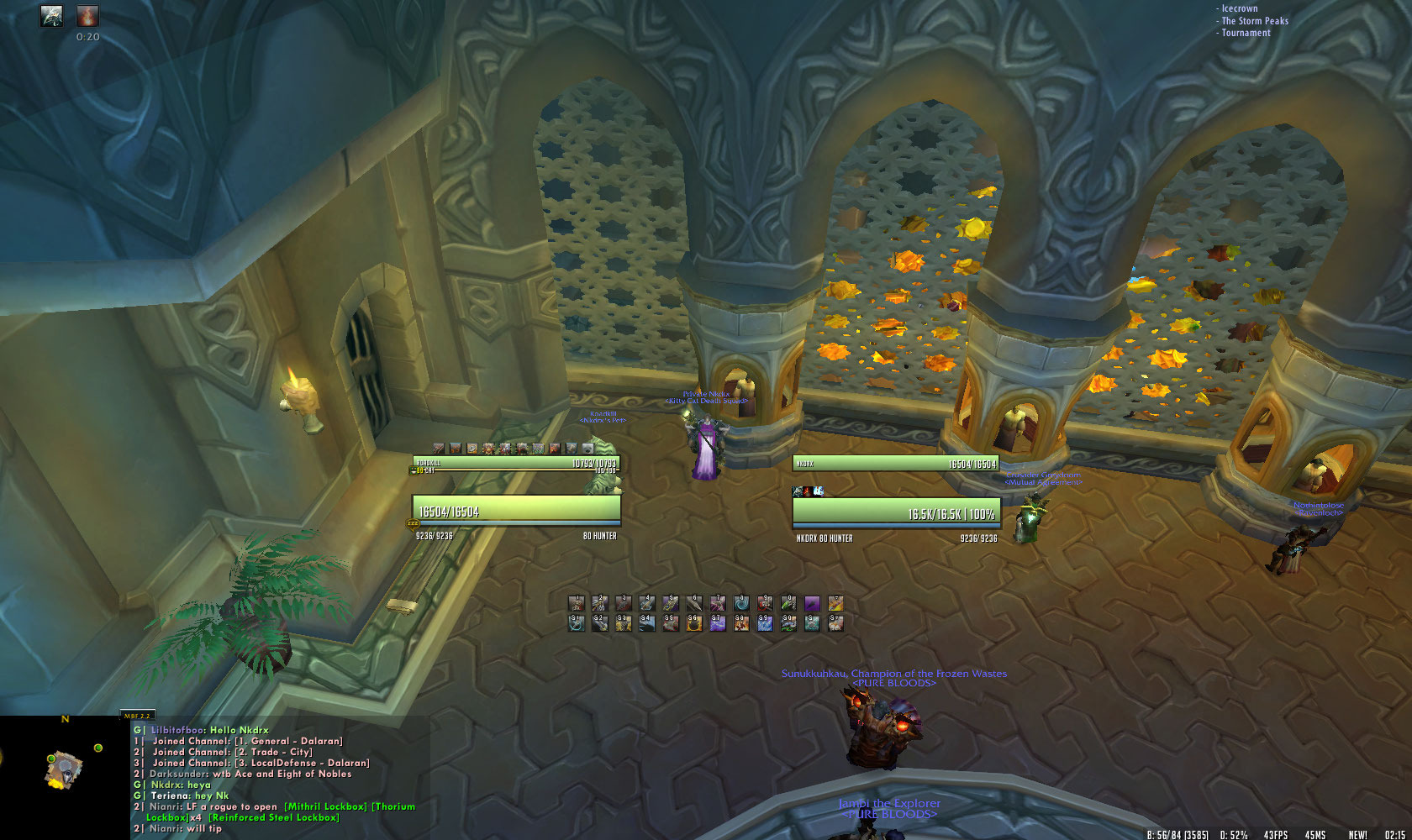Click the Nkdrx target frame
1412x840 pixels.
pyautogui.click(x=896, y=513)
